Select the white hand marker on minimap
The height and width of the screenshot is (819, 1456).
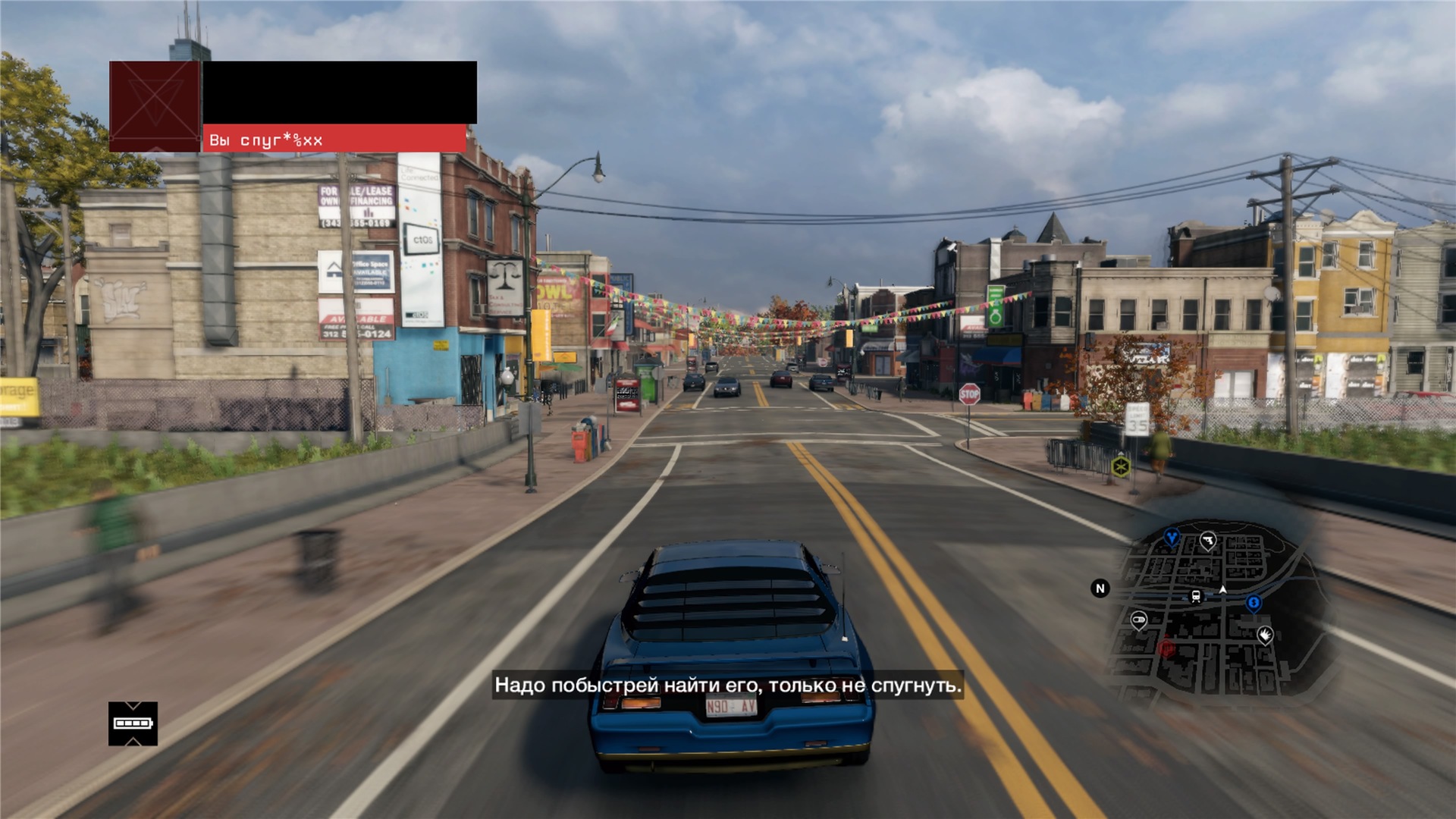tap(1264, 635)
